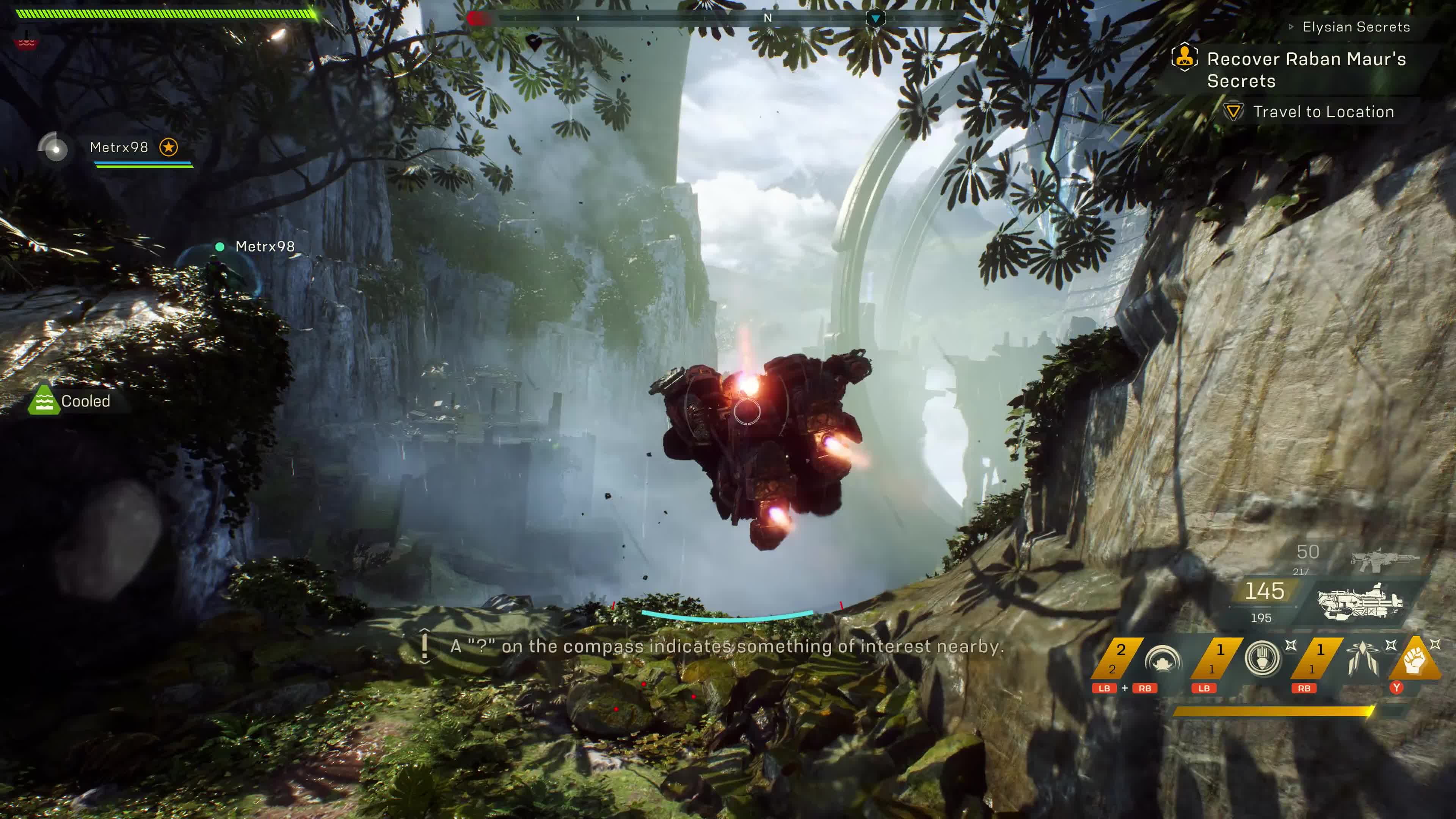The height and width of the screenshot is (819, 1456).
Task: Click the Elysian Secrets mission header
Action: pyautogui.click(x=1356, y=27)
